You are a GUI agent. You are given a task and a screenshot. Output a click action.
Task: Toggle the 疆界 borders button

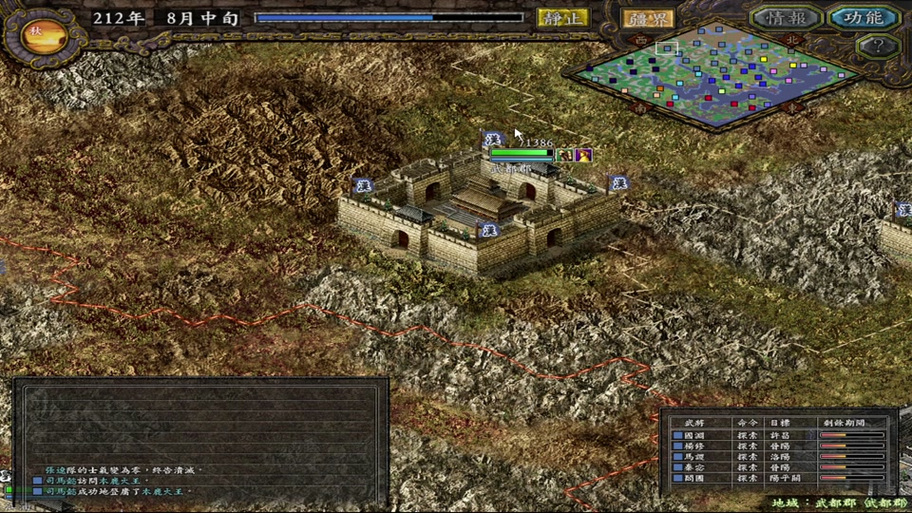(x=648, y=18)
